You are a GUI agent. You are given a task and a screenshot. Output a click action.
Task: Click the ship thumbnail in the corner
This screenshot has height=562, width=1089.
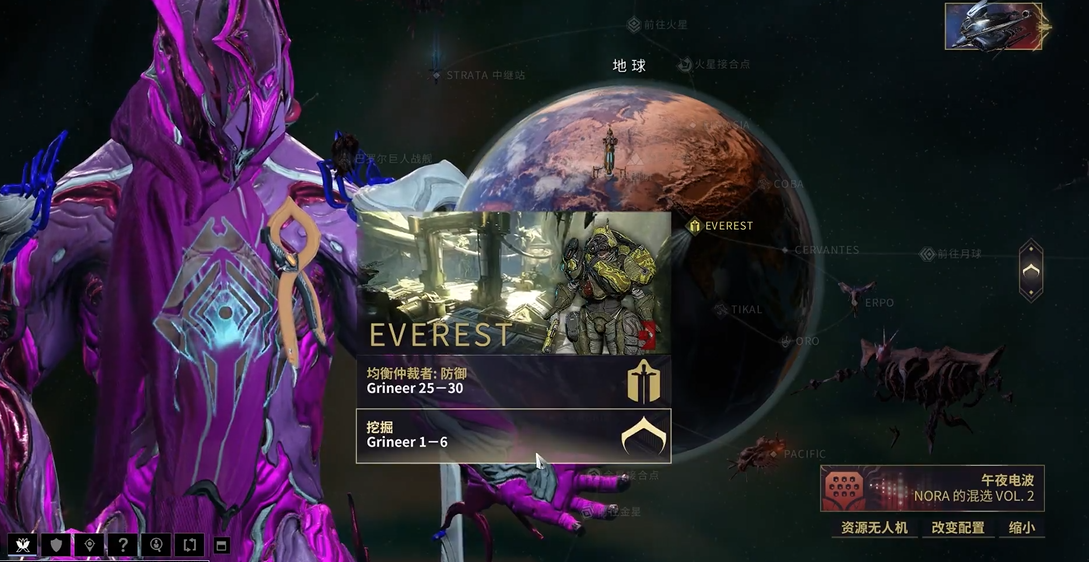993,26
